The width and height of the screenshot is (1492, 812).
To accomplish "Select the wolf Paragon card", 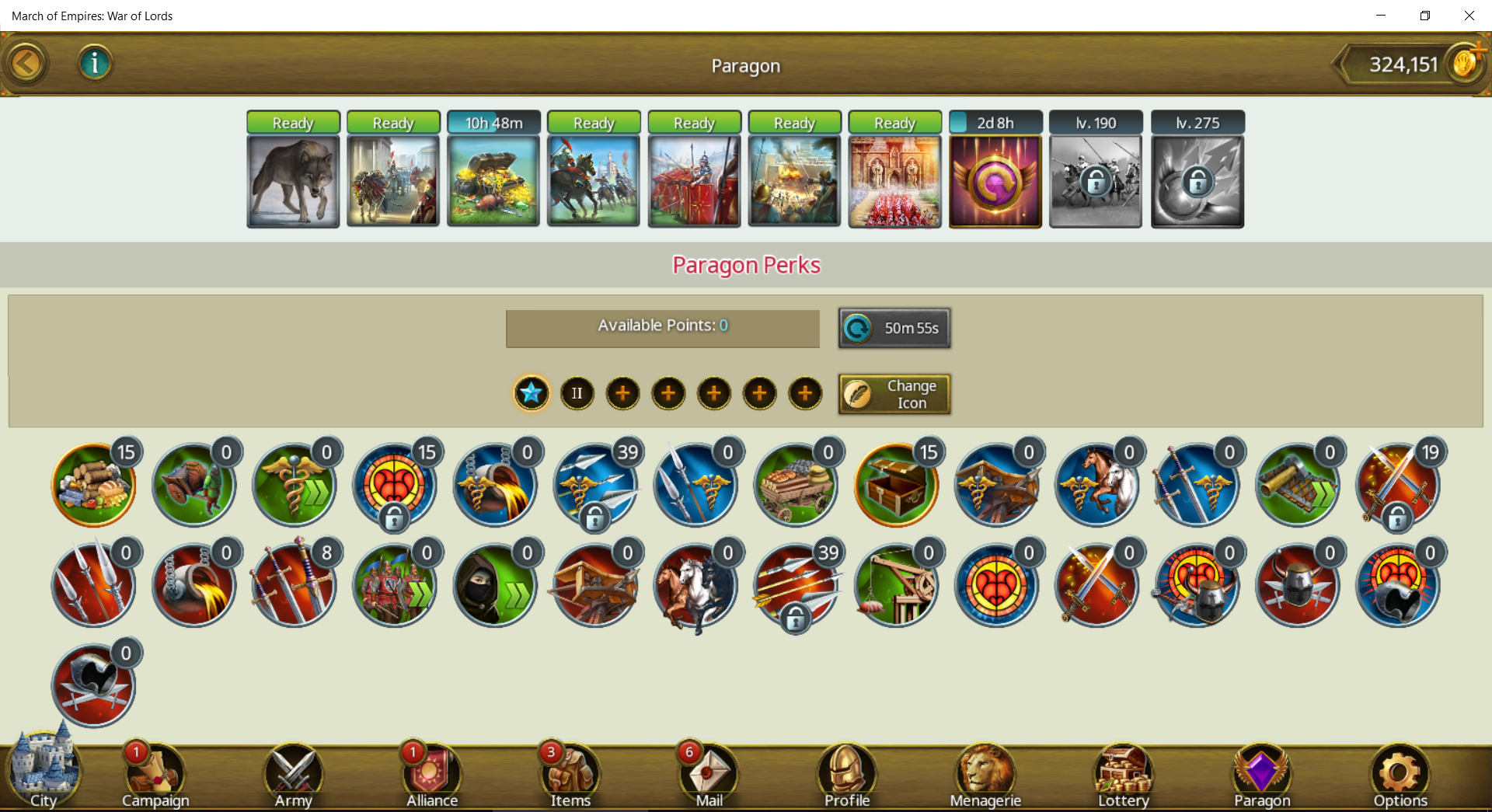I will 293,180.
